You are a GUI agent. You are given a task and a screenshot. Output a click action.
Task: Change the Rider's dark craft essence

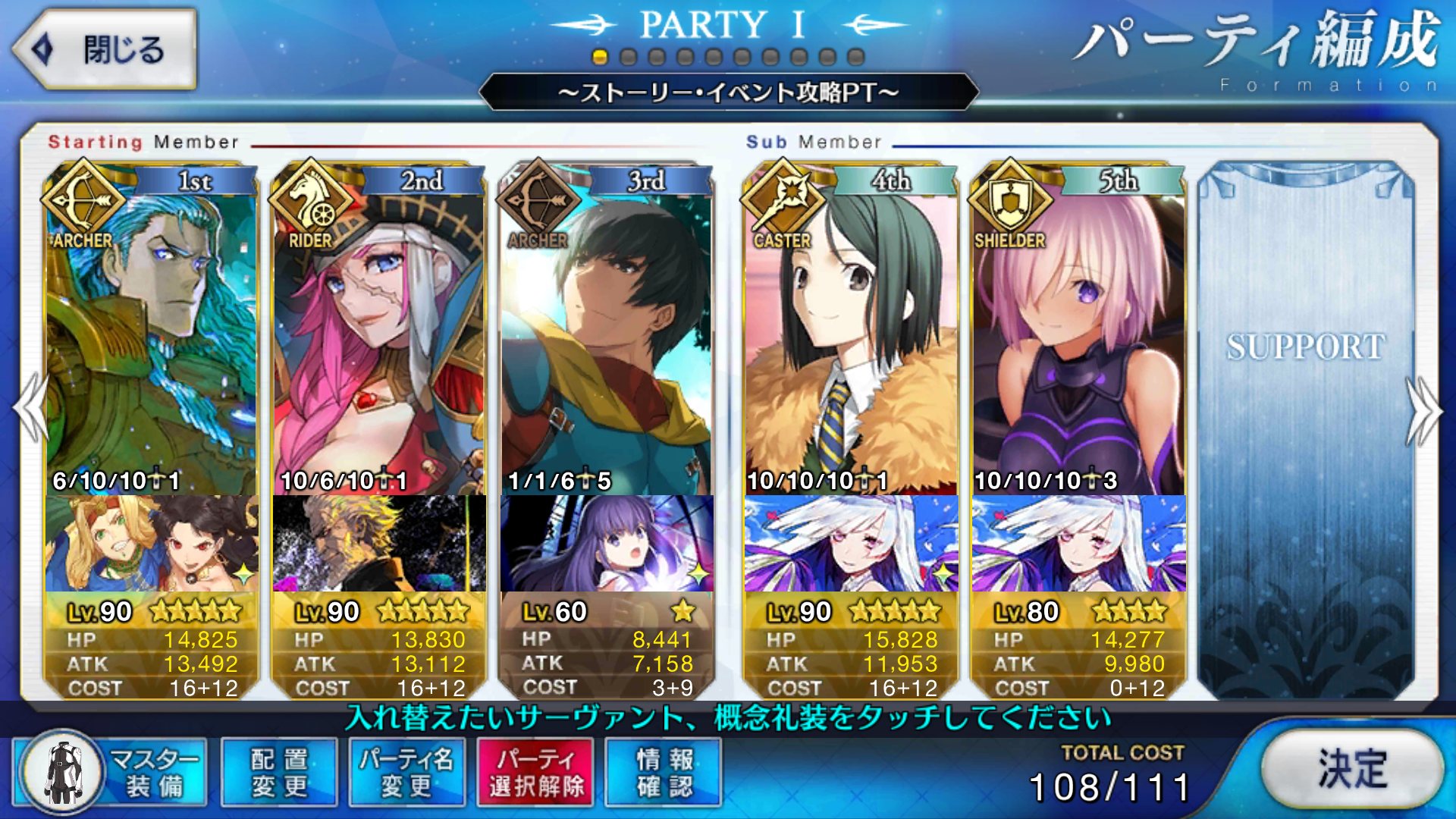379,544
